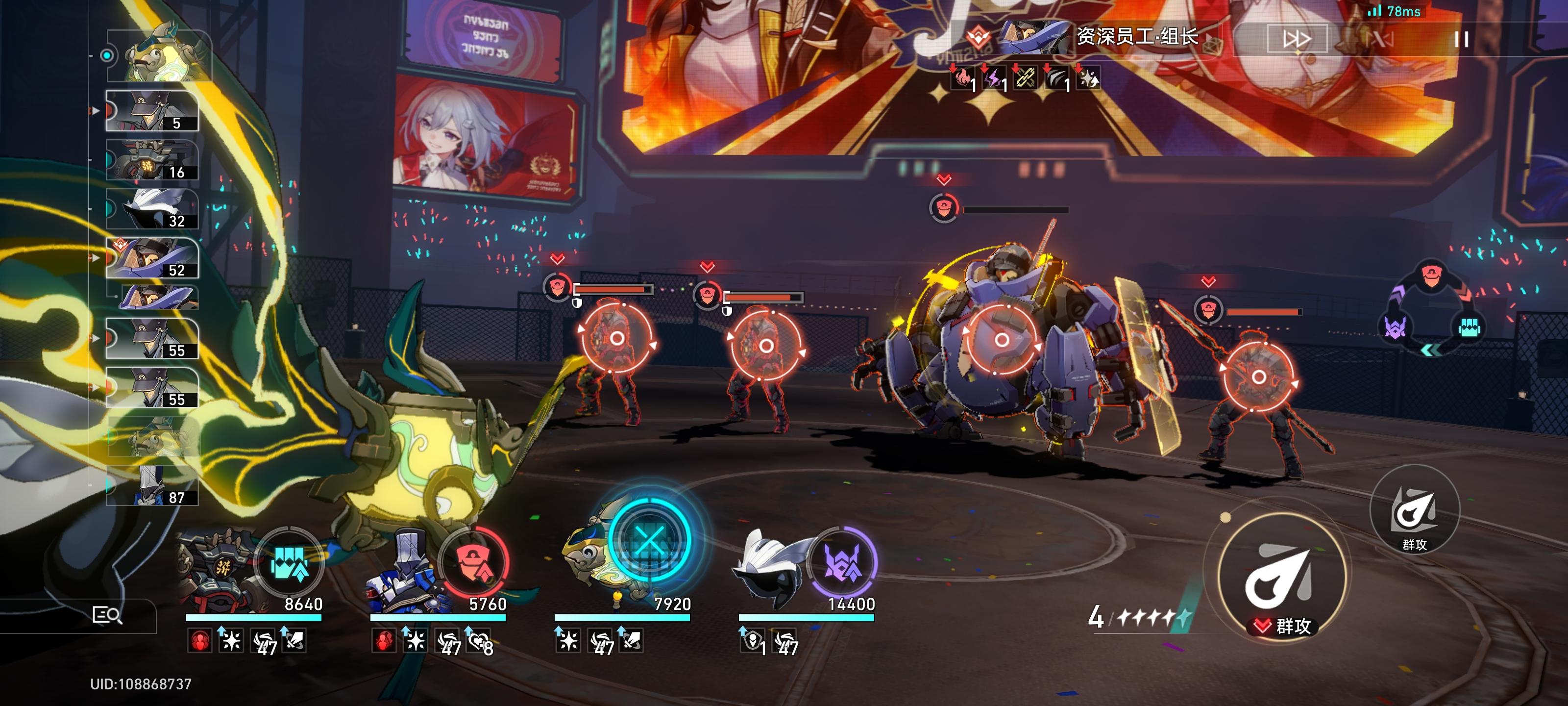Activate the red shield ultimate icon

474,563
